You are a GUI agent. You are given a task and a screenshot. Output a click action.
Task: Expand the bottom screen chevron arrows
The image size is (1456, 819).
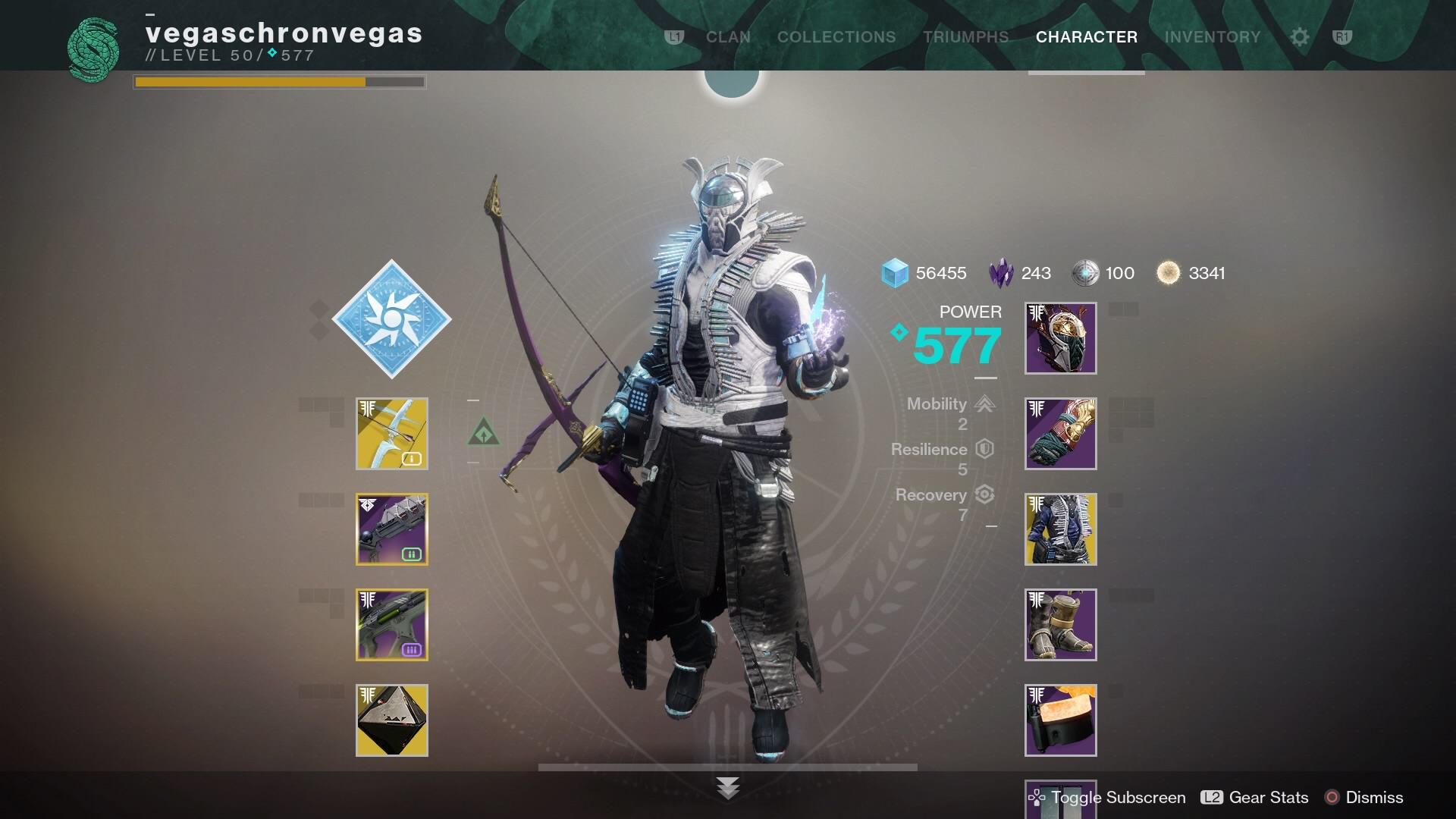pyautogui.click(x=729, y=789)
